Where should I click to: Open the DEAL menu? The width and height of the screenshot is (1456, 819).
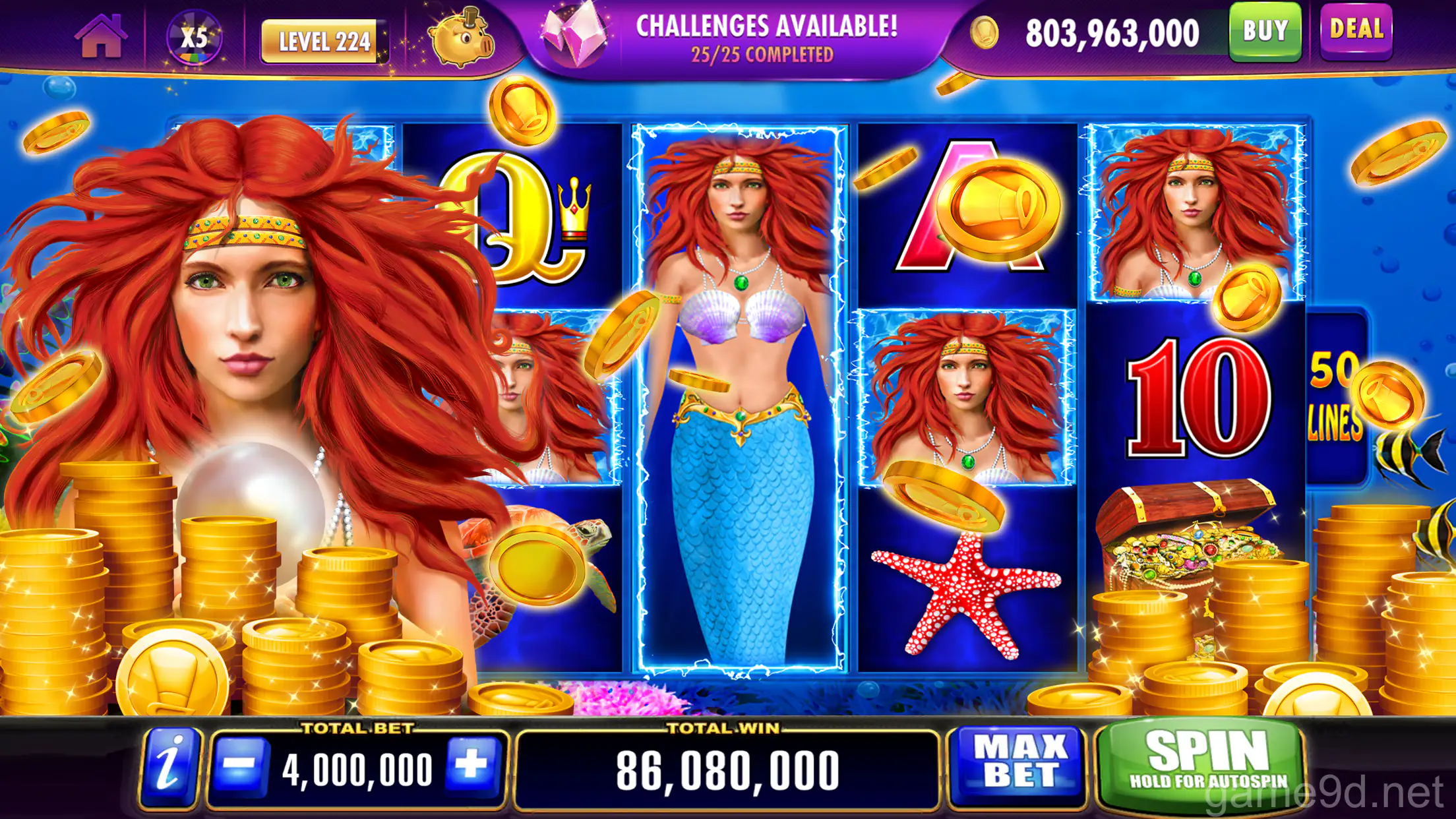coord(1358,32)
